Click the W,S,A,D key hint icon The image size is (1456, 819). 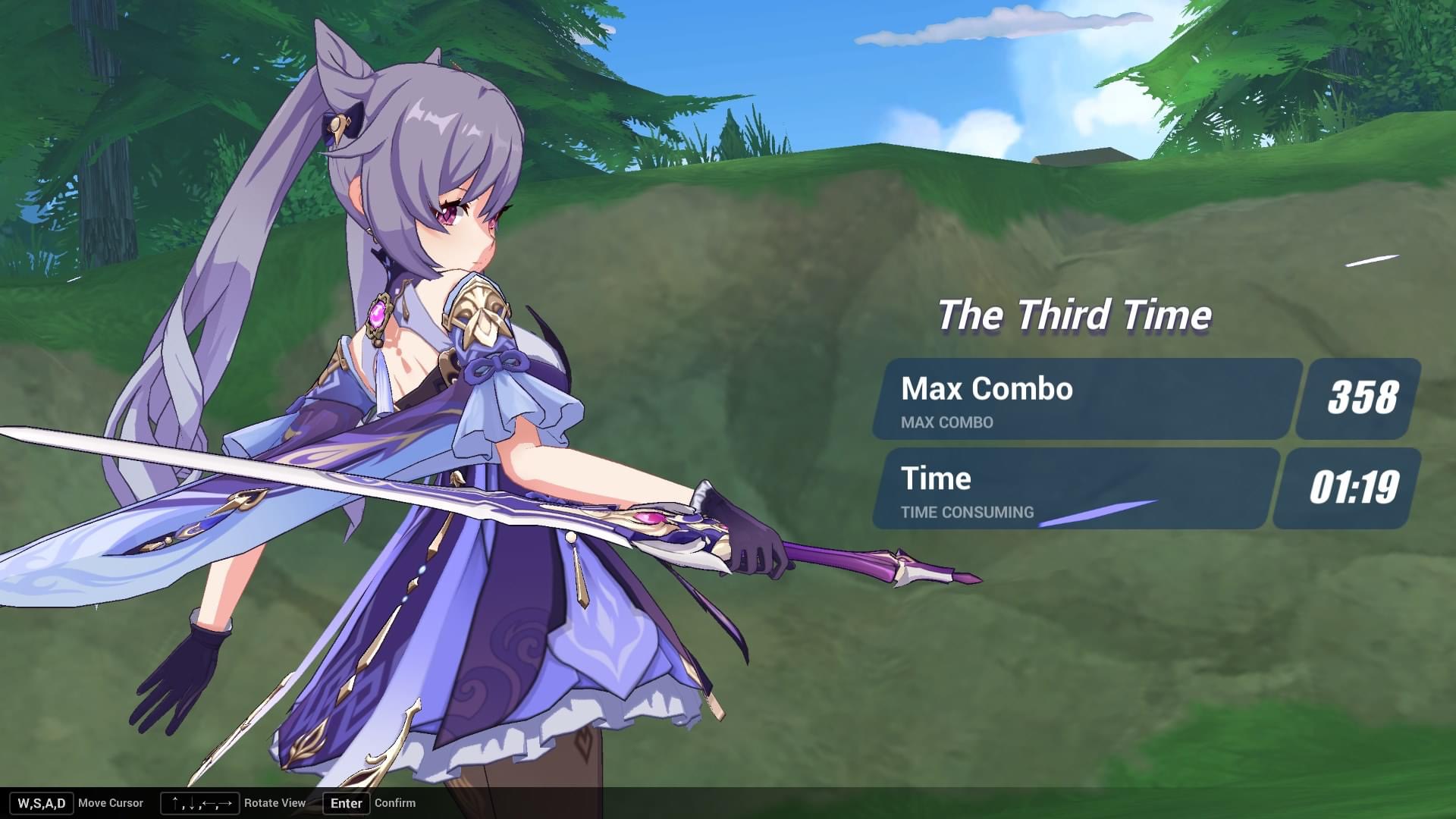42,803
